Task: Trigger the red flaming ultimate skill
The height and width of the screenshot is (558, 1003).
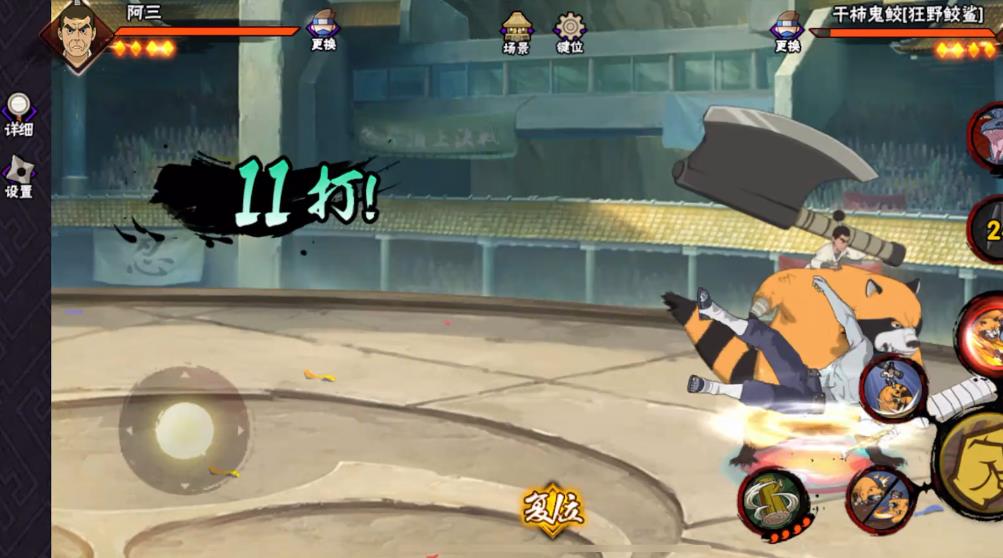Action: pyautogui.click(x=983, y=335)
